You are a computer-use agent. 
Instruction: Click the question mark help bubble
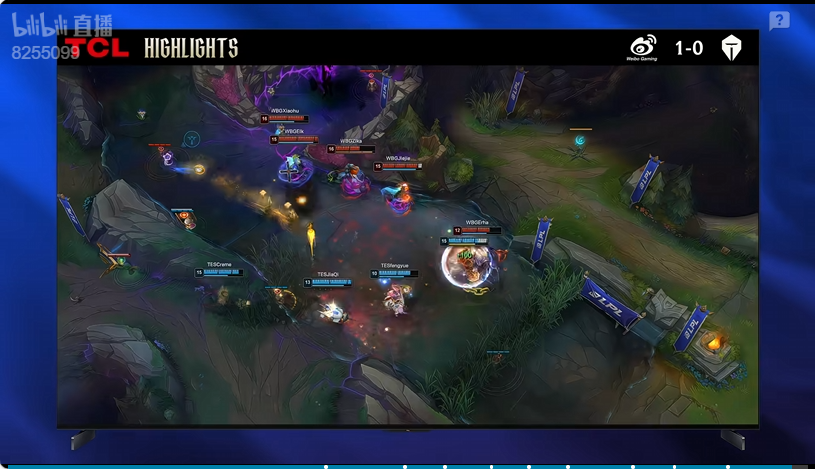pos(779,21)
